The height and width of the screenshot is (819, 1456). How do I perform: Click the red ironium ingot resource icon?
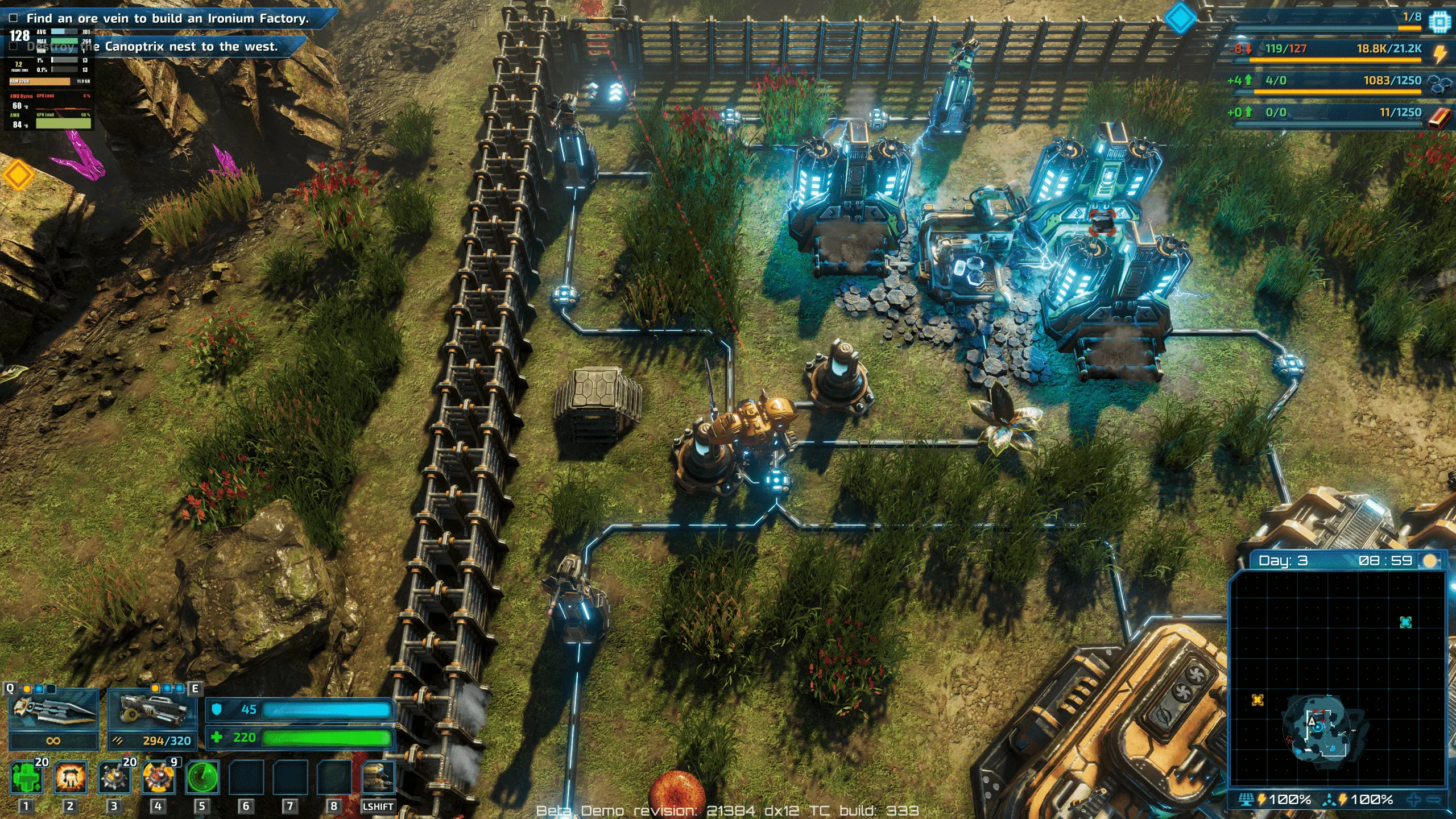click(1440, 117)
